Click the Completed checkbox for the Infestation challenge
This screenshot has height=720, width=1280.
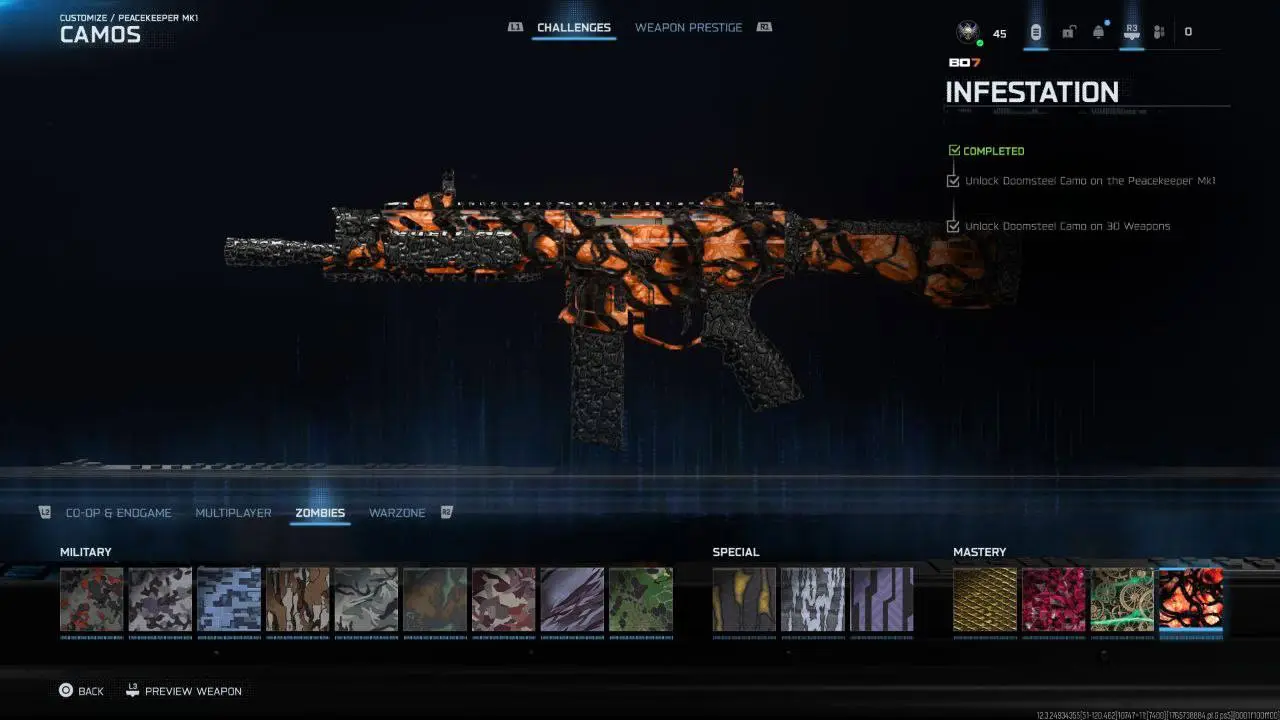pos(953,150)
